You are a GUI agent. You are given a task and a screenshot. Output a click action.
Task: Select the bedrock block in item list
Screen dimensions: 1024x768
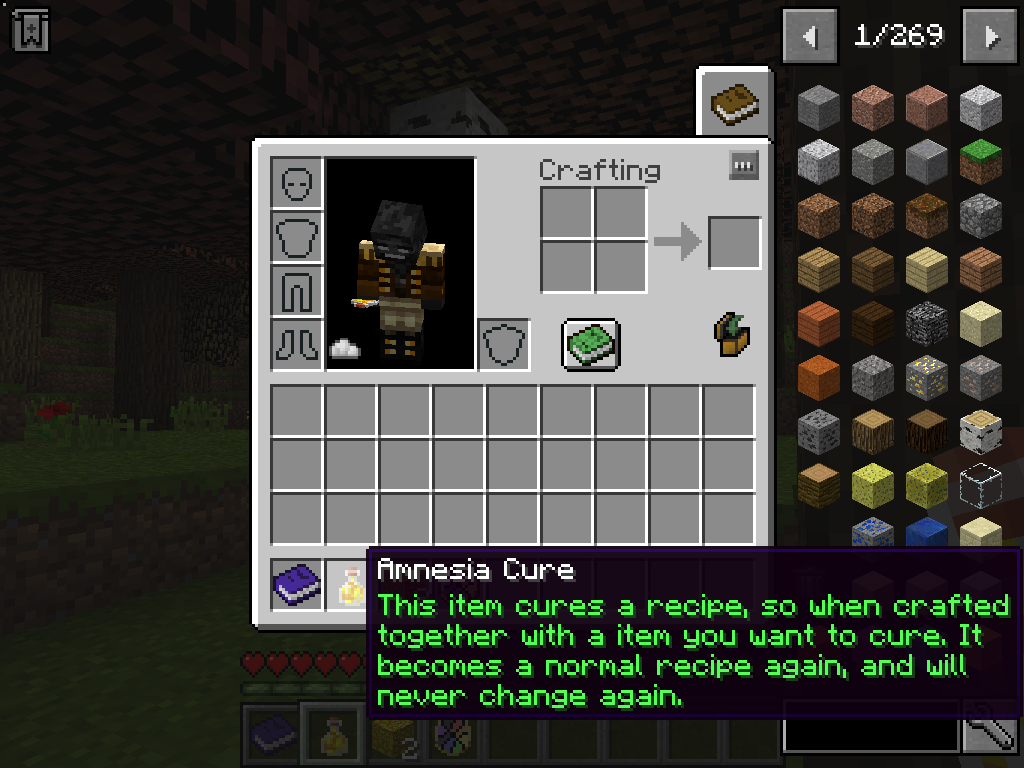tap(927, 323)
